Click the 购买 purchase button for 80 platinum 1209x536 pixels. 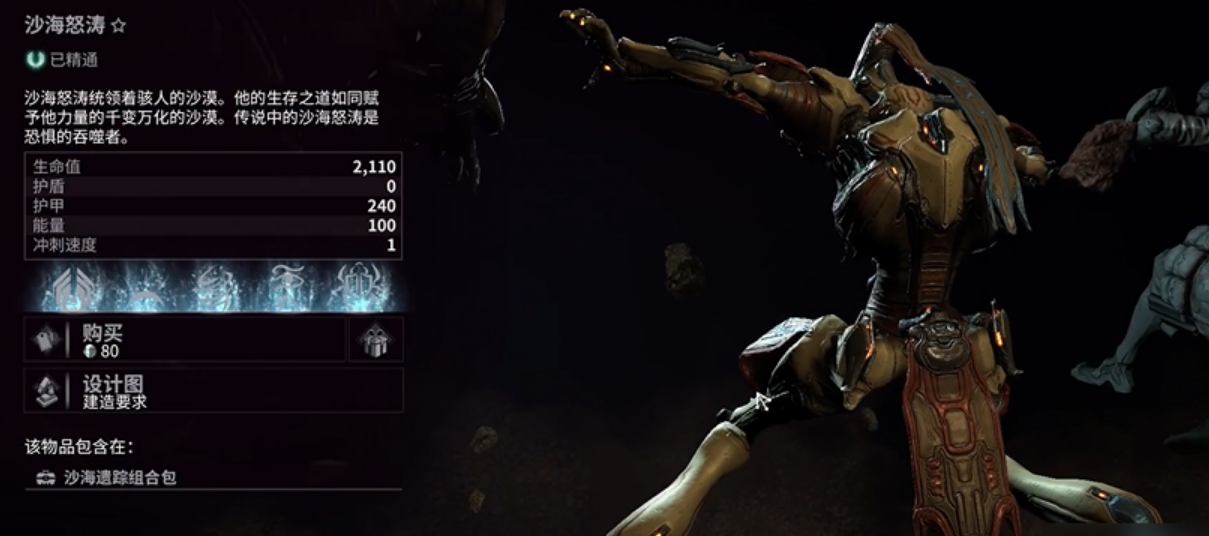click(x=185, y=340)
